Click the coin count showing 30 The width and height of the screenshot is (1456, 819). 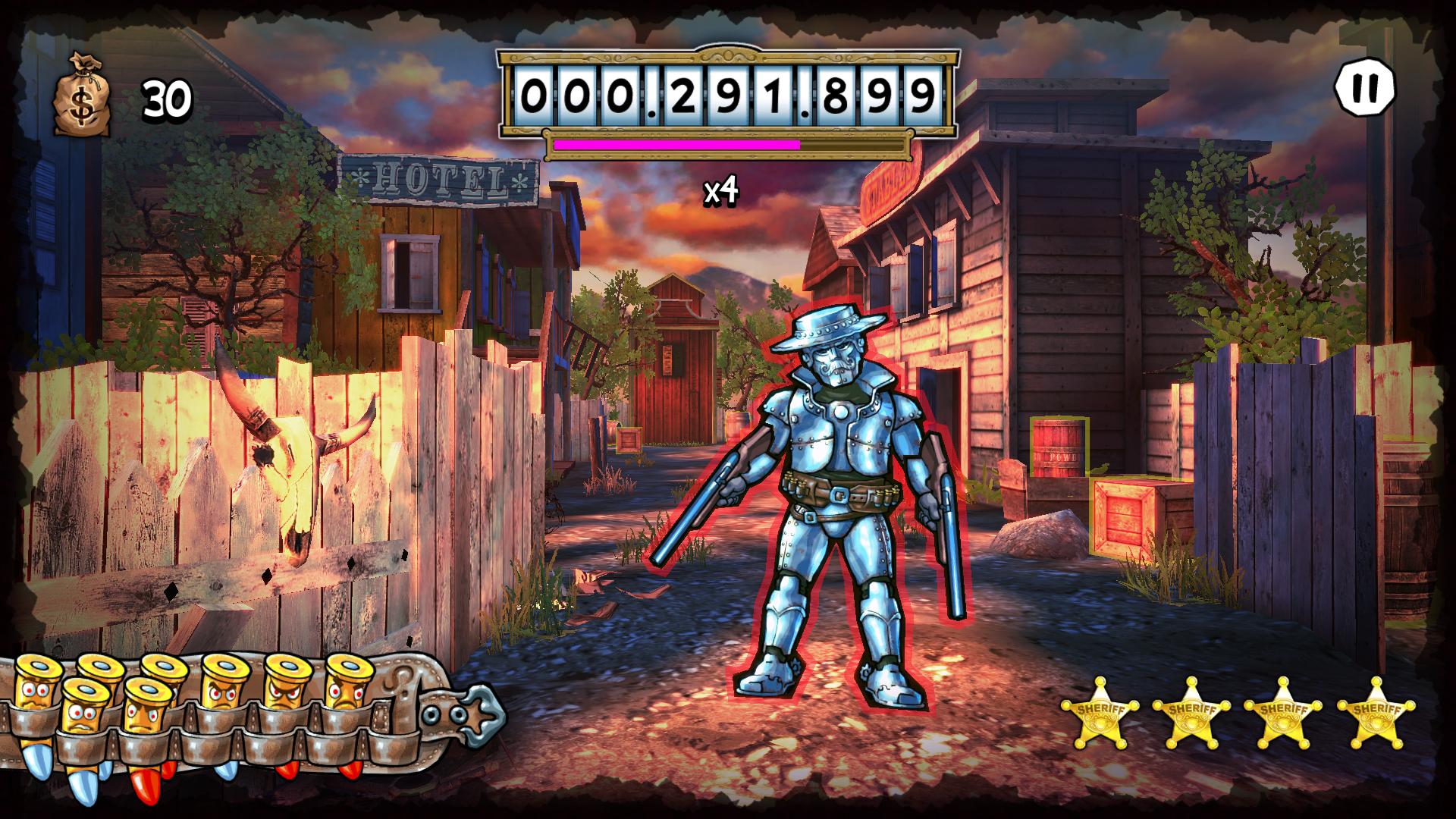click(168, 99)
